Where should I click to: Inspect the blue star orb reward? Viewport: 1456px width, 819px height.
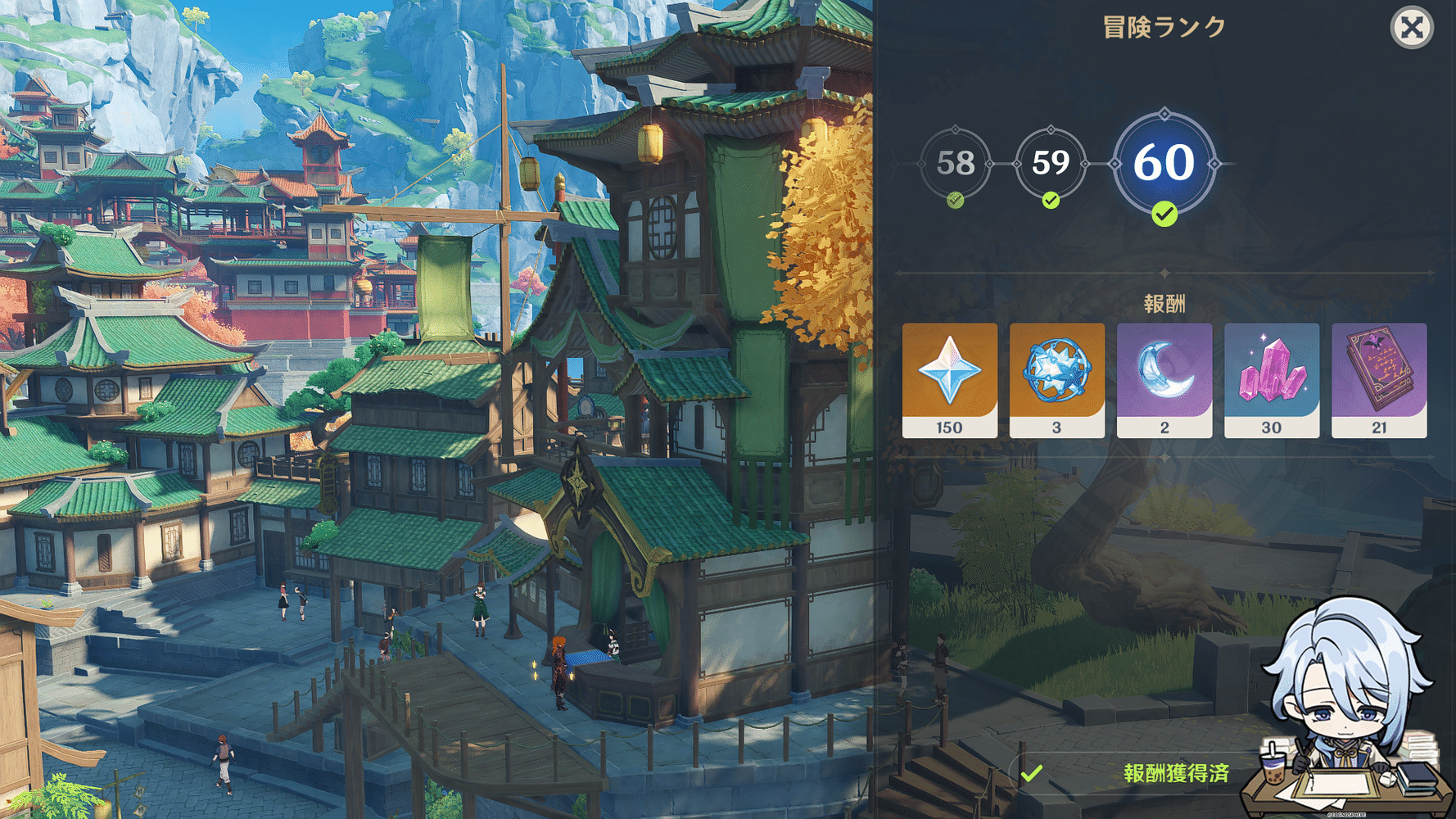click(x=1056, y=380)
